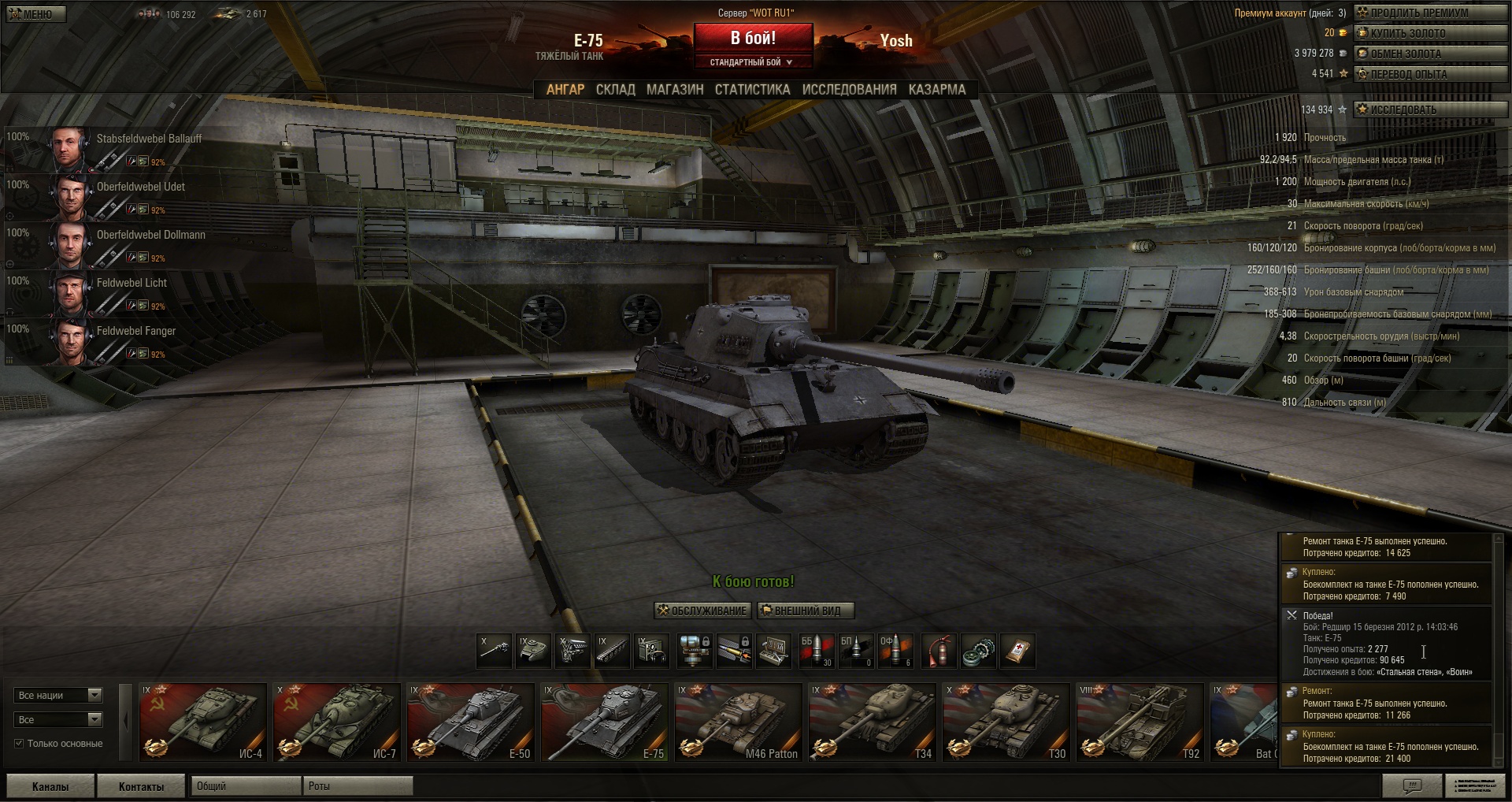Select ПЕРЕВОД ОПЫТА button
Image resolution: width=1512 pixels, height=802 pixels.
[1429, 74]
